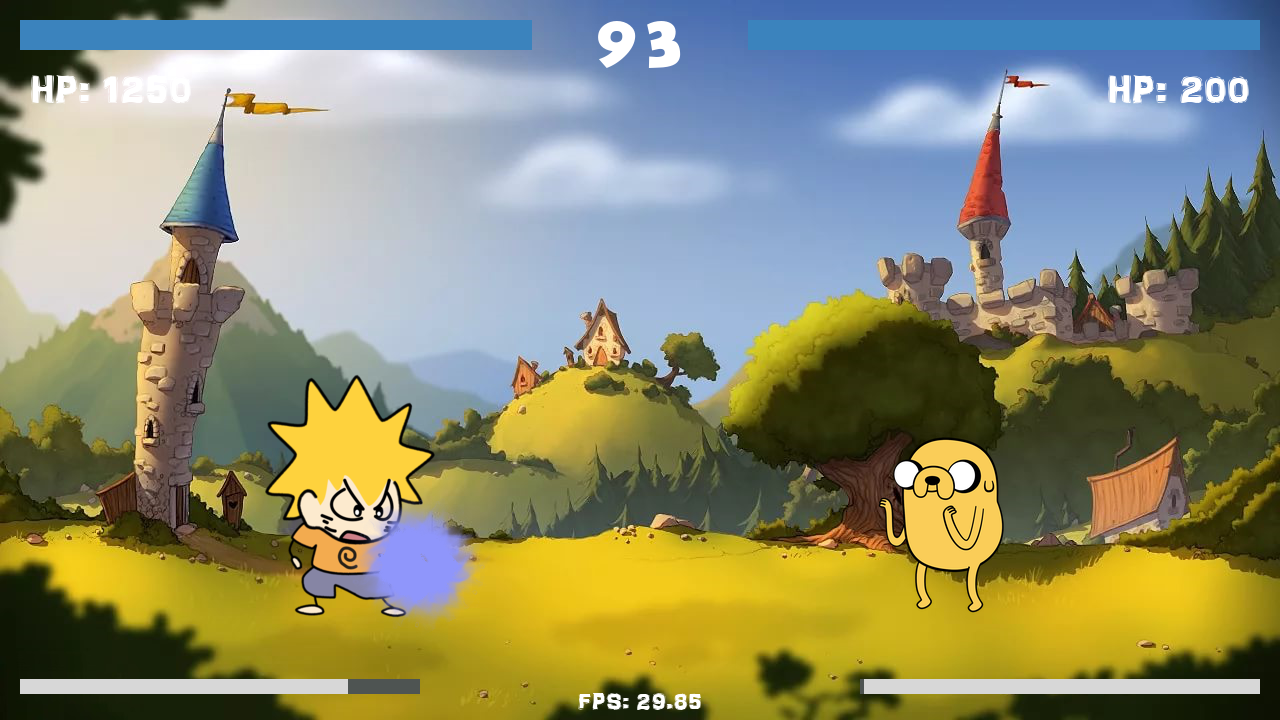Viewport: 1280px width, 720px height.
Task: Click Jake the dog opponent
Action: (x=945, y=520)
